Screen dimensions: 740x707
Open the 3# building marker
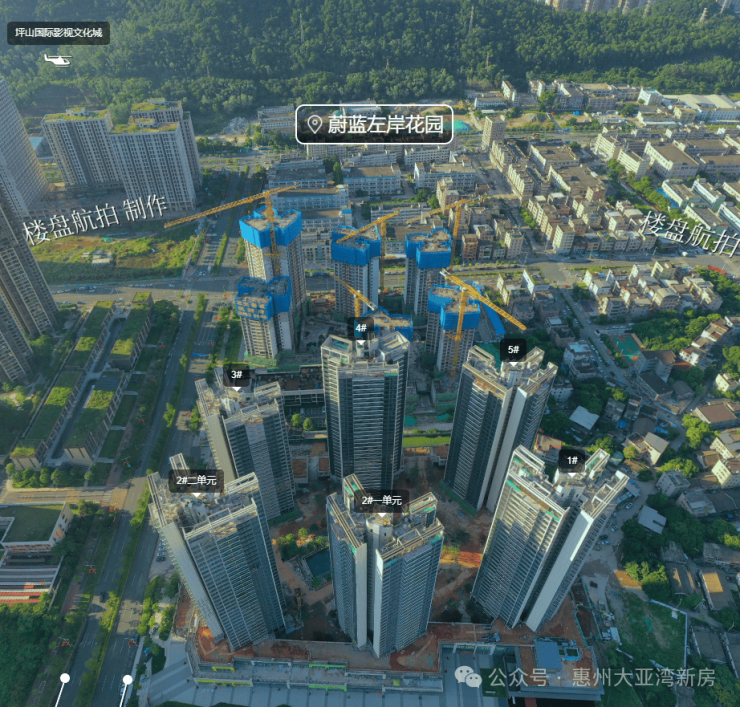pos(237,375)
